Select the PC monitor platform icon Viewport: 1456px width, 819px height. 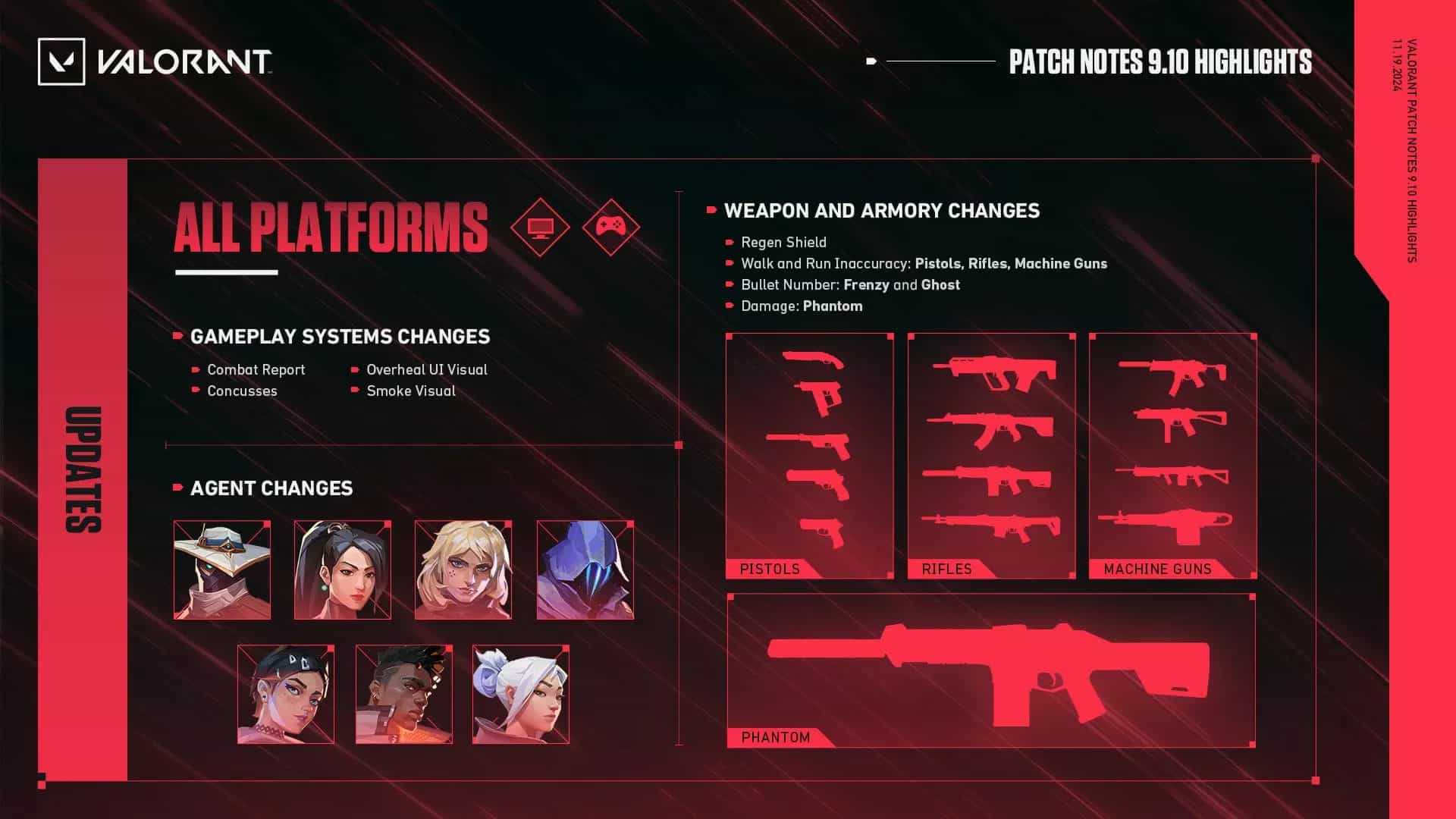click(540, 227)
